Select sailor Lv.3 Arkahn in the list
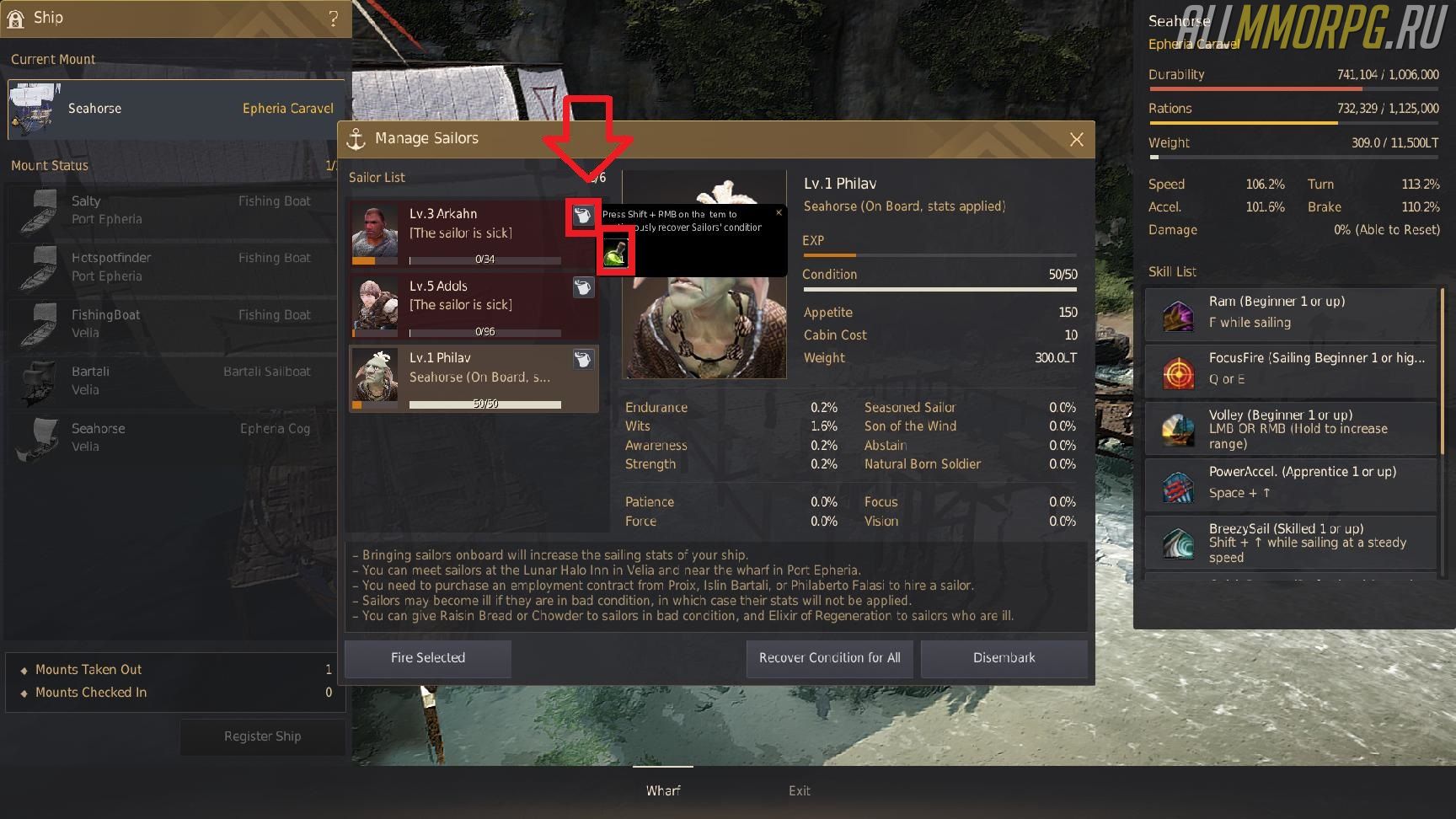This screenshot has width=1456, height=819. [x=459, y=233]
